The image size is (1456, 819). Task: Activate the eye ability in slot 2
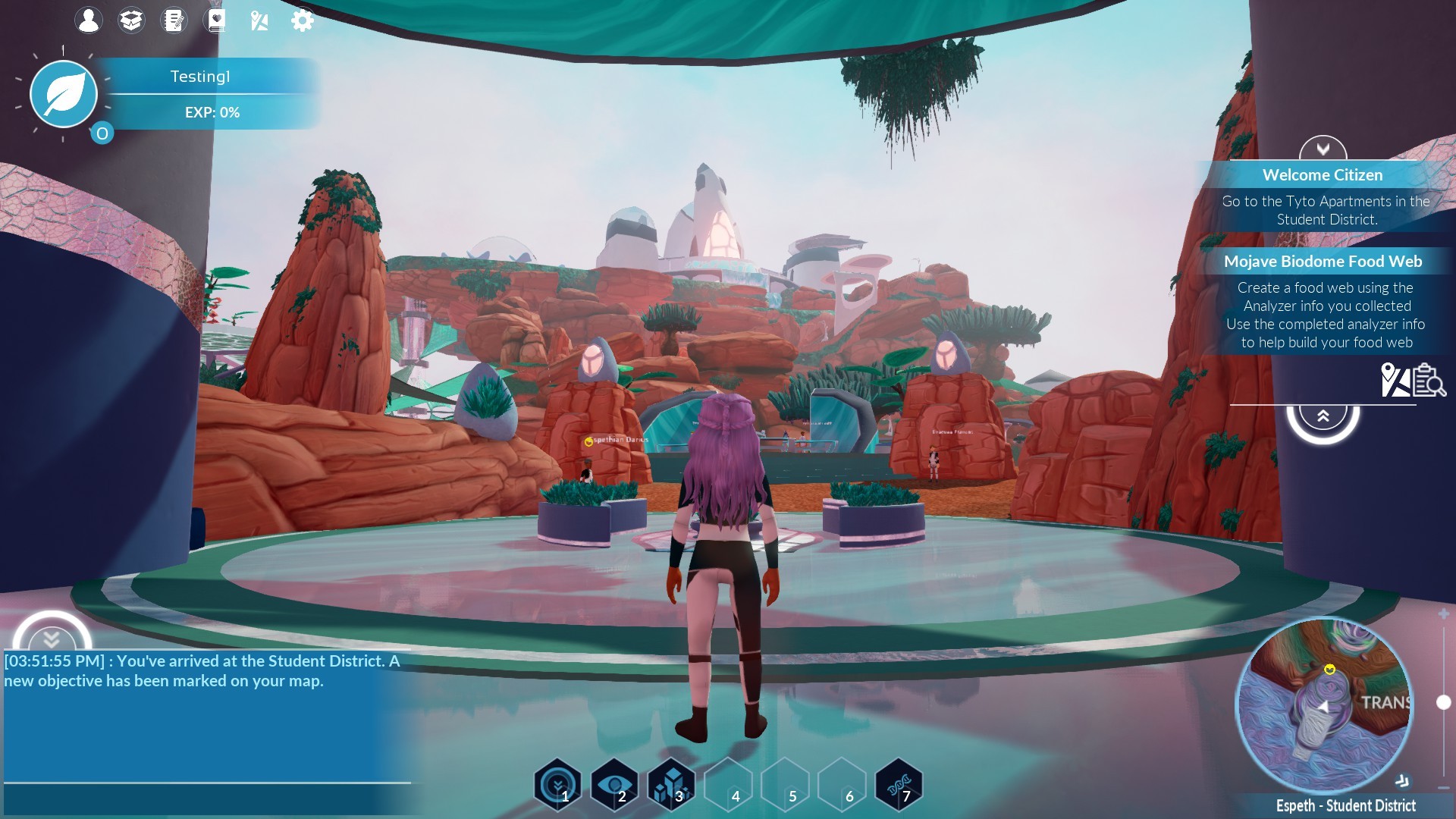tap(615, 785)
